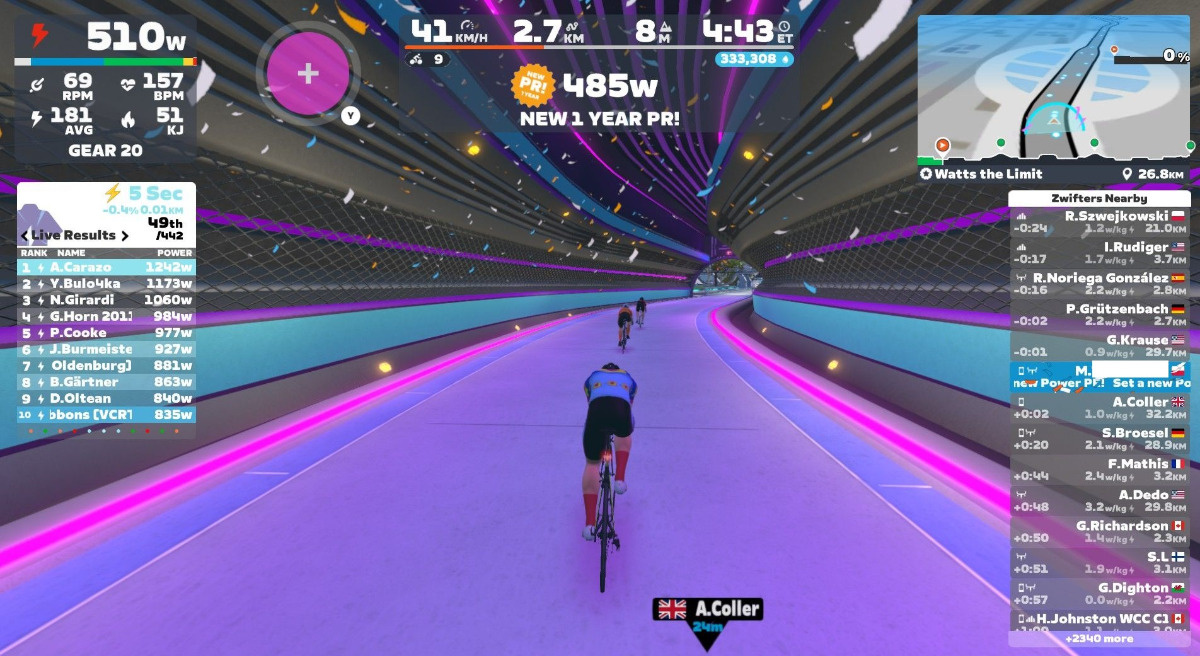Click the A.Coller rider name tag
The height and width of the screenshot is (656, 1200).
coord(708,609)
